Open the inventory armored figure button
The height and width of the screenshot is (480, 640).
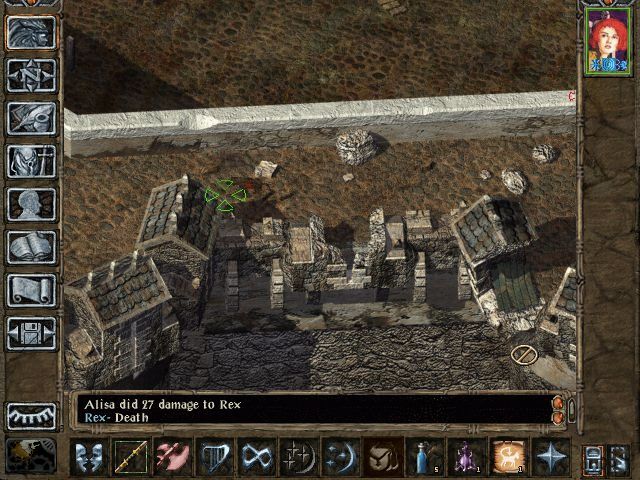click(x=31, y=161)
